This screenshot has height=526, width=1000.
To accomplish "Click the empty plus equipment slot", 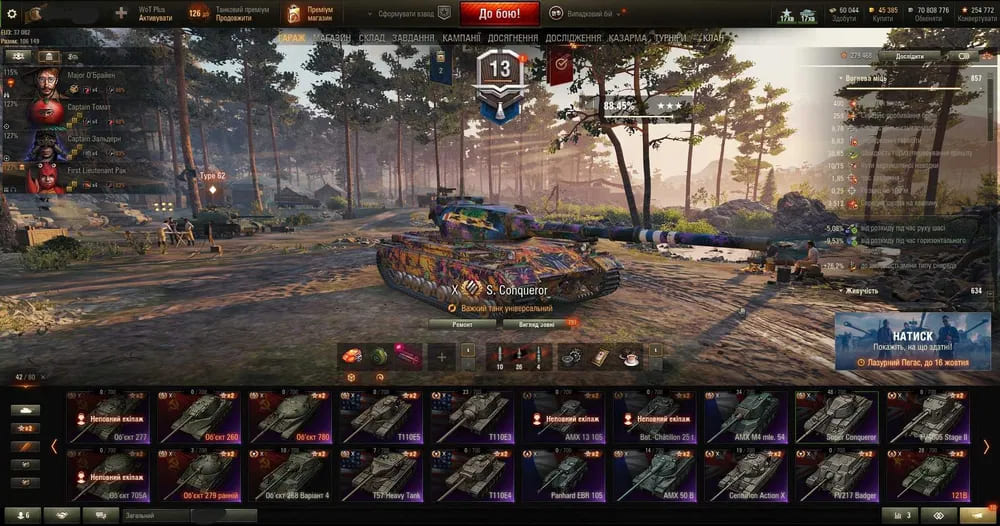I will pos(442,356).
